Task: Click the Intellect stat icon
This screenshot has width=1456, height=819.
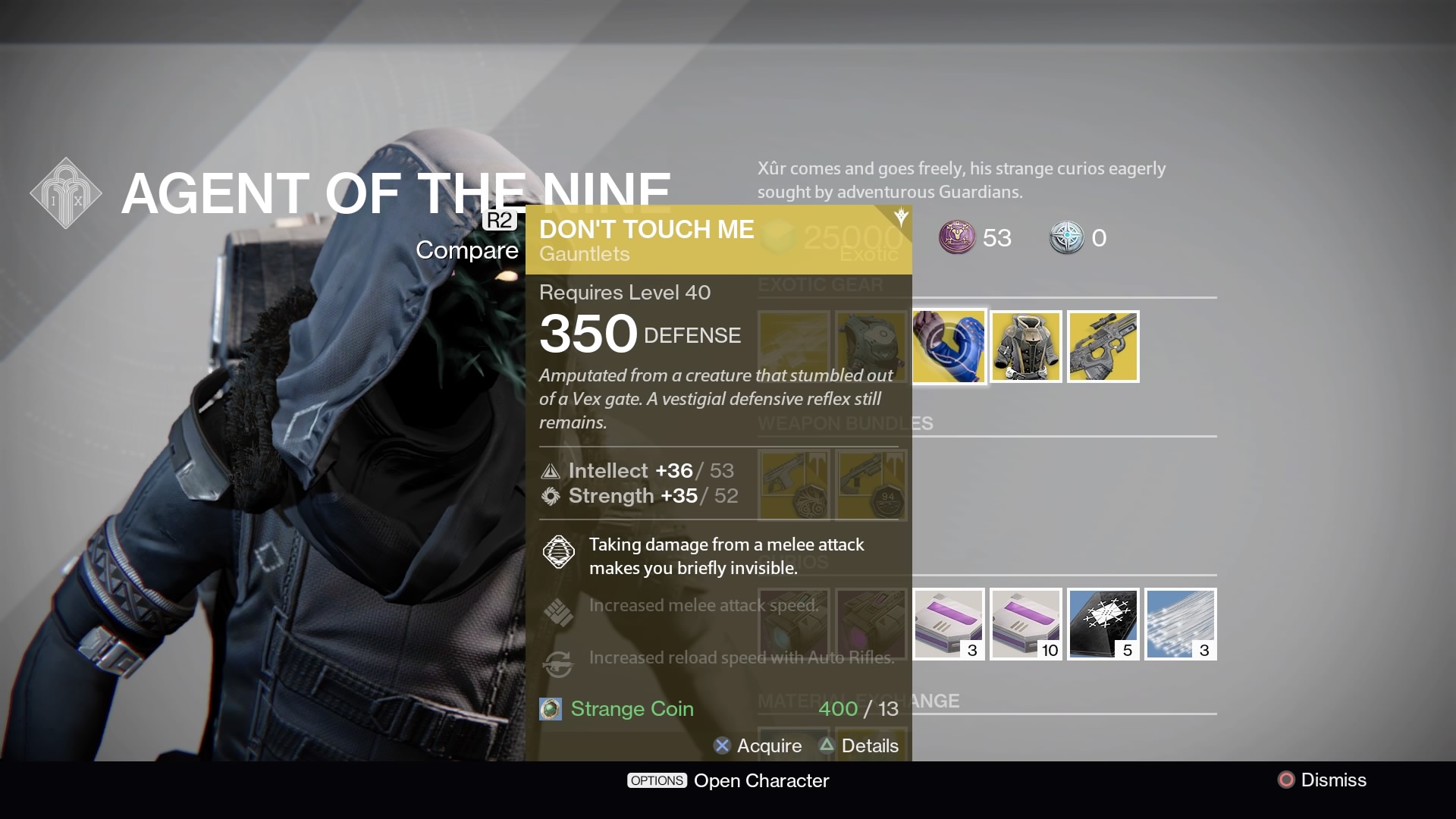Action: pyautogui.click(x=550, y=471)
